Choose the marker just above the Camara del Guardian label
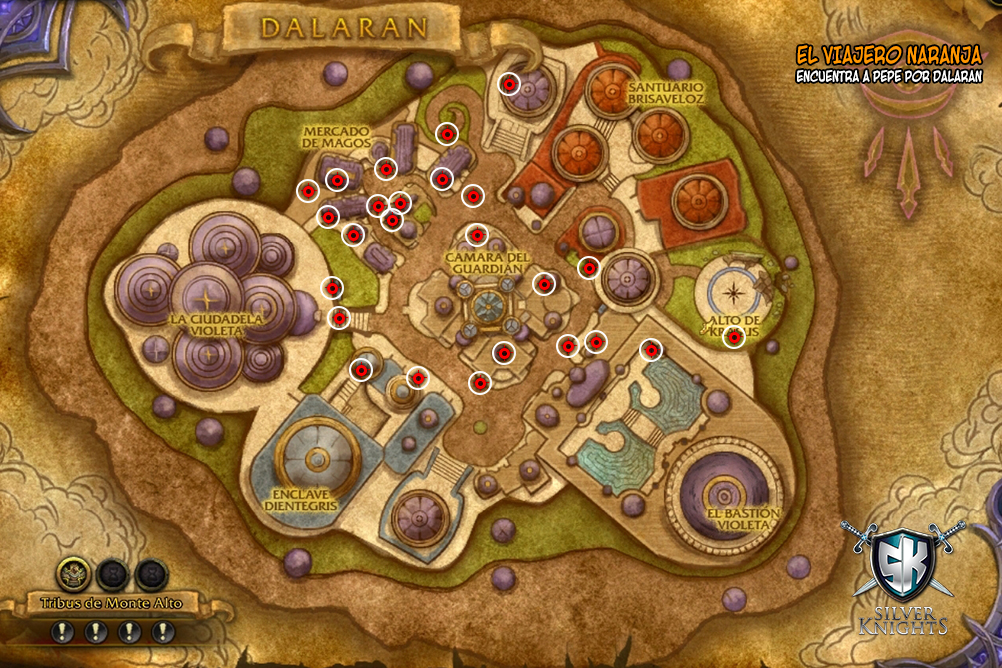The image size is (1002, 668). (x=478, y=236)
